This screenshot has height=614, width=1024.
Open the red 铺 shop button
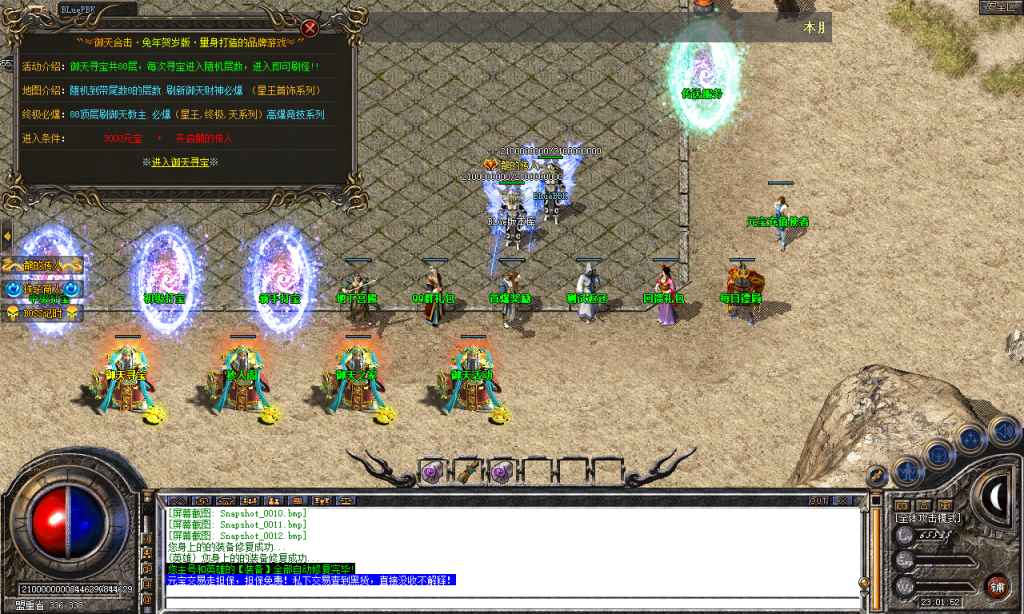click(996, 586)
